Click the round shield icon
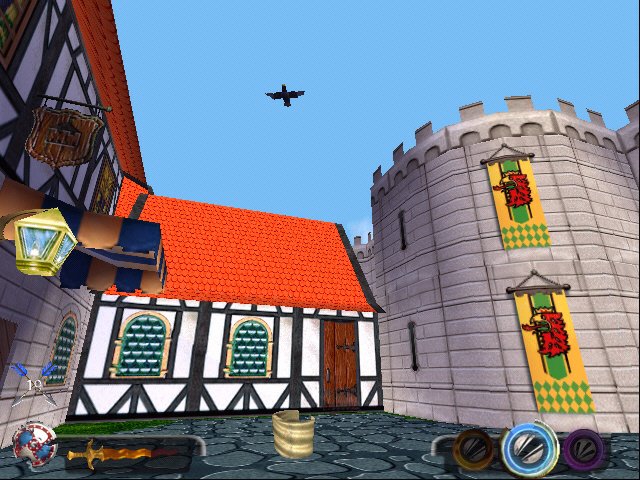Image resolution: width=640 pixels, height=480 pixels. tap(32, 445)
